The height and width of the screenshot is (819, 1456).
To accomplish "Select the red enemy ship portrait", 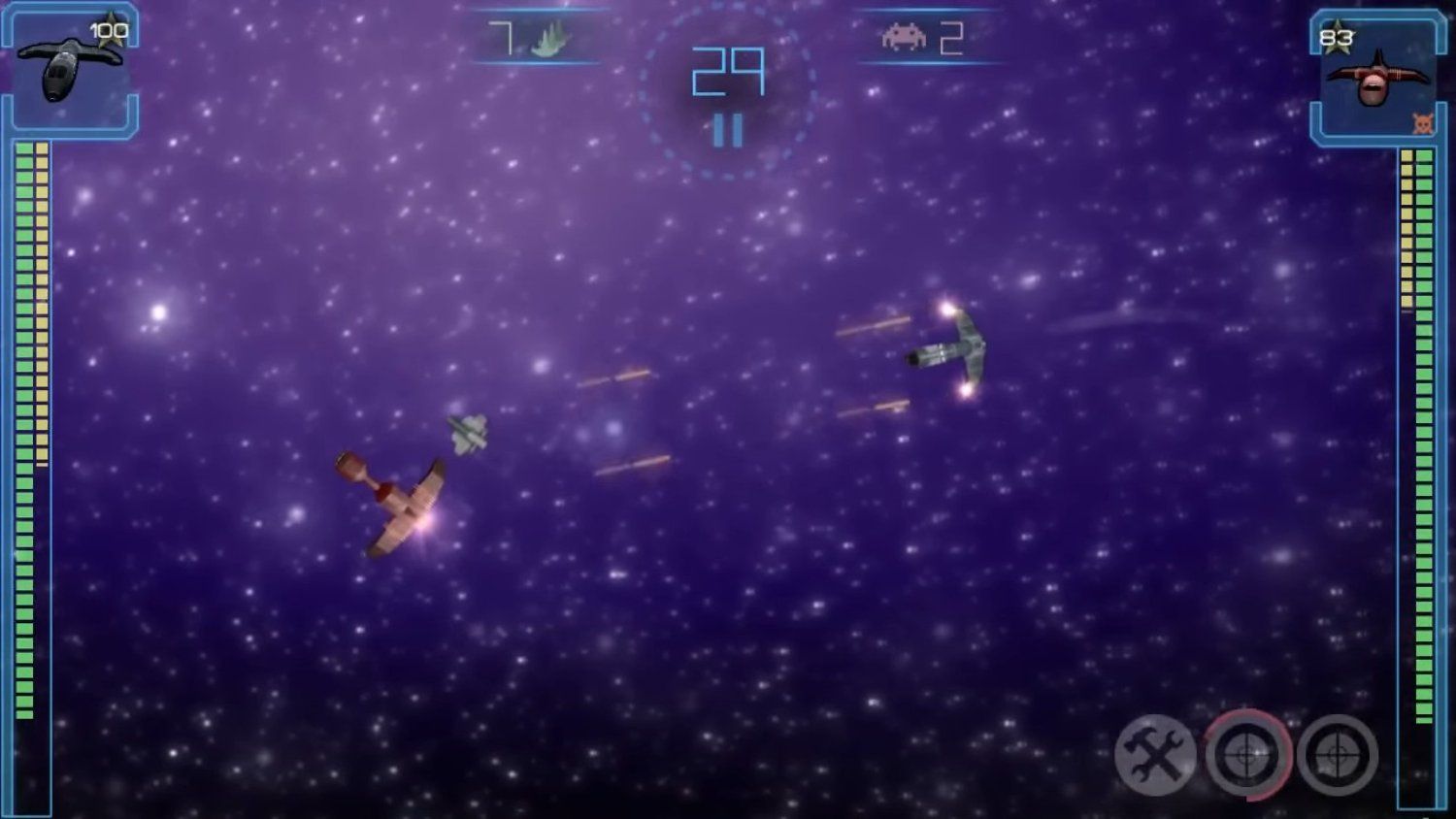I will tap(1376, 78).
